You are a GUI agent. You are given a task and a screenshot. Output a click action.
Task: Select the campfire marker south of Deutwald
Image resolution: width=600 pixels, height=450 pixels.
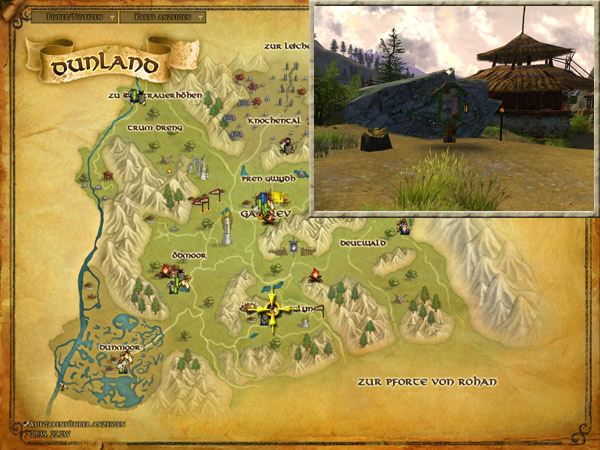click(x=314, y=274)
